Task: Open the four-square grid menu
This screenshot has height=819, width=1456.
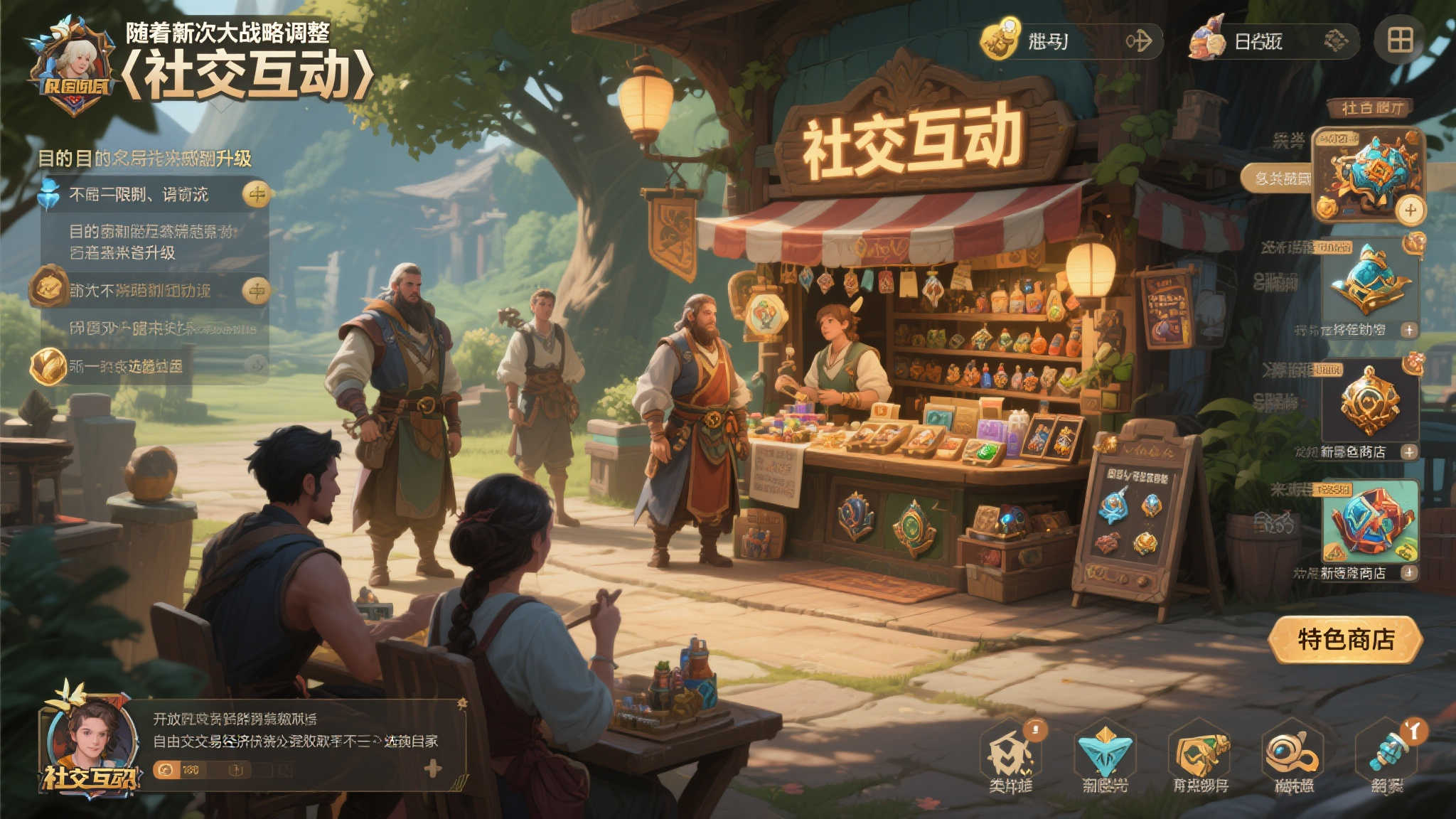Action: click(1400, 41)
